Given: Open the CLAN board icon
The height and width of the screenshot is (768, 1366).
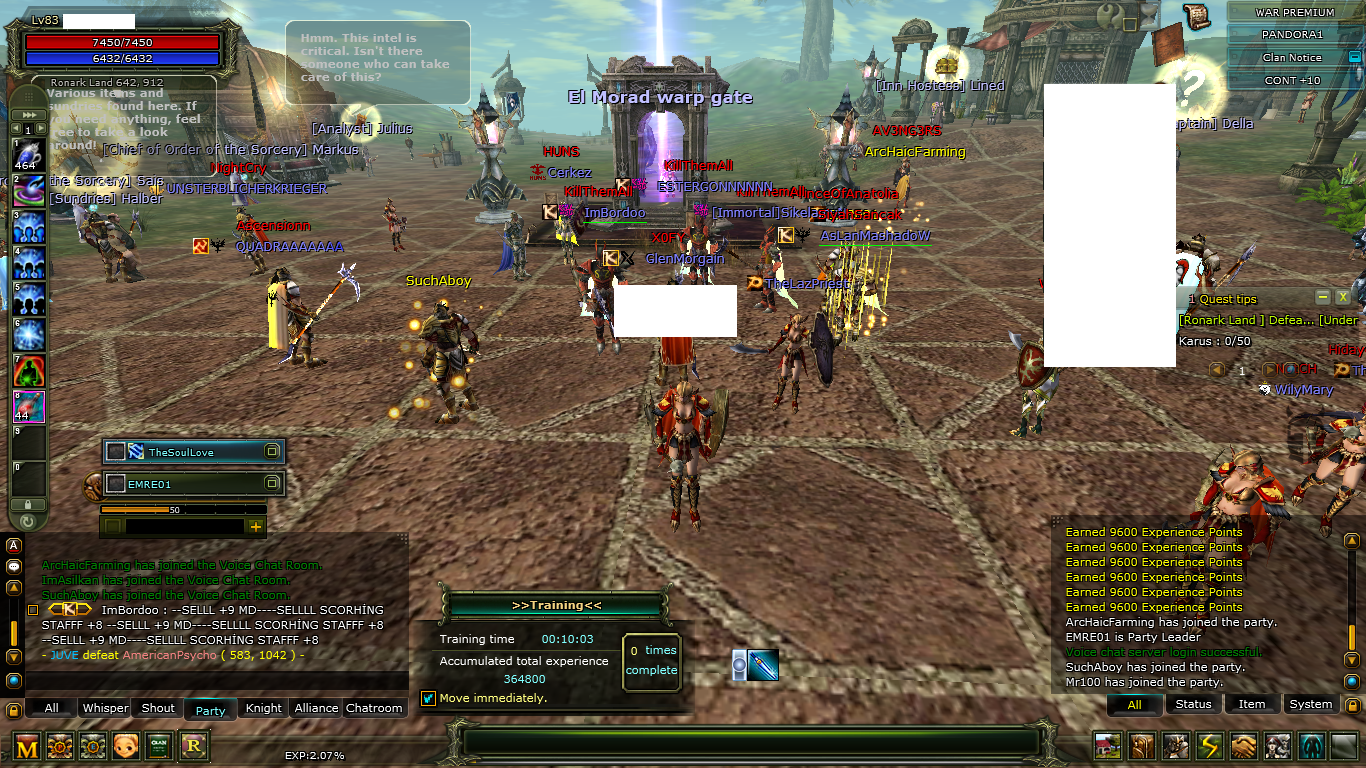Looking at the screenshot, I should tap(159, 747).
